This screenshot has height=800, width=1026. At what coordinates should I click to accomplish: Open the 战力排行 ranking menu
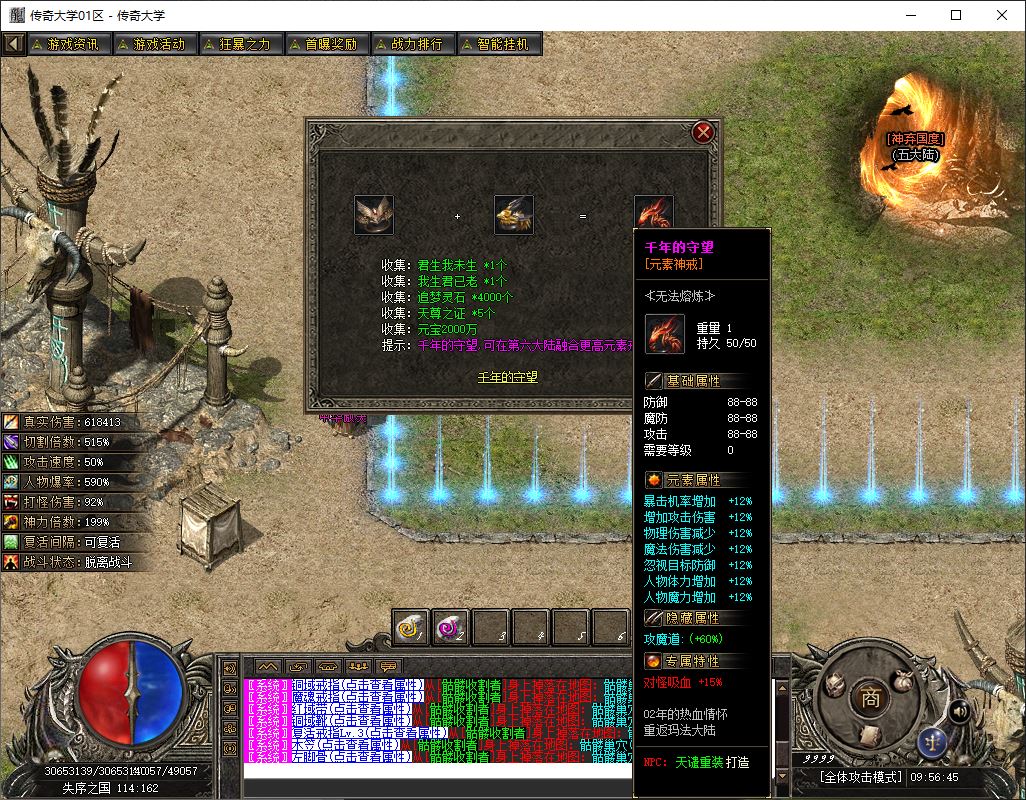(410, 44)
